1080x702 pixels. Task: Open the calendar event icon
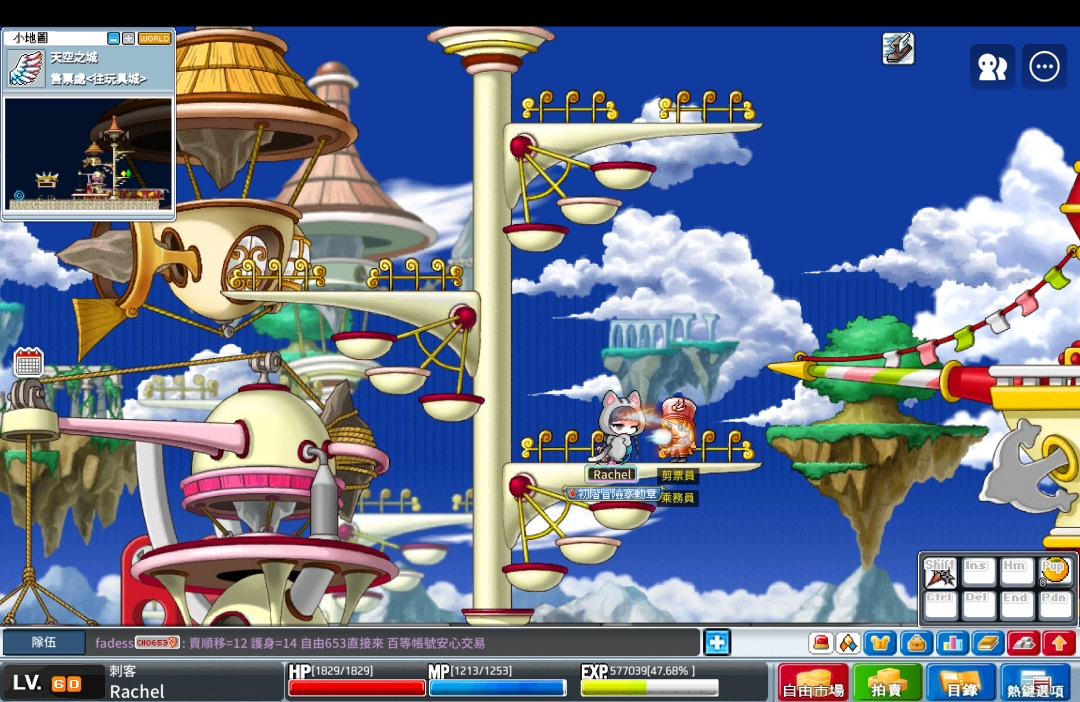(28, 362)
